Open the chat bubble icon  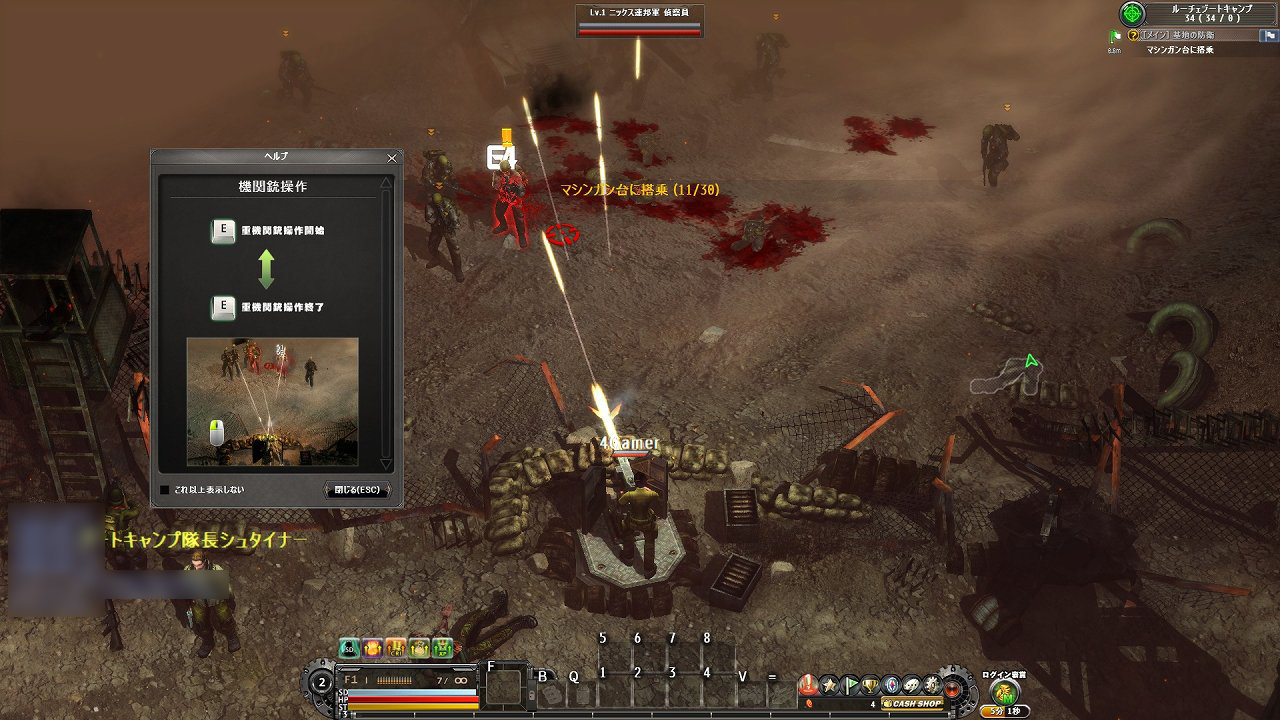[x=912, y=685]
